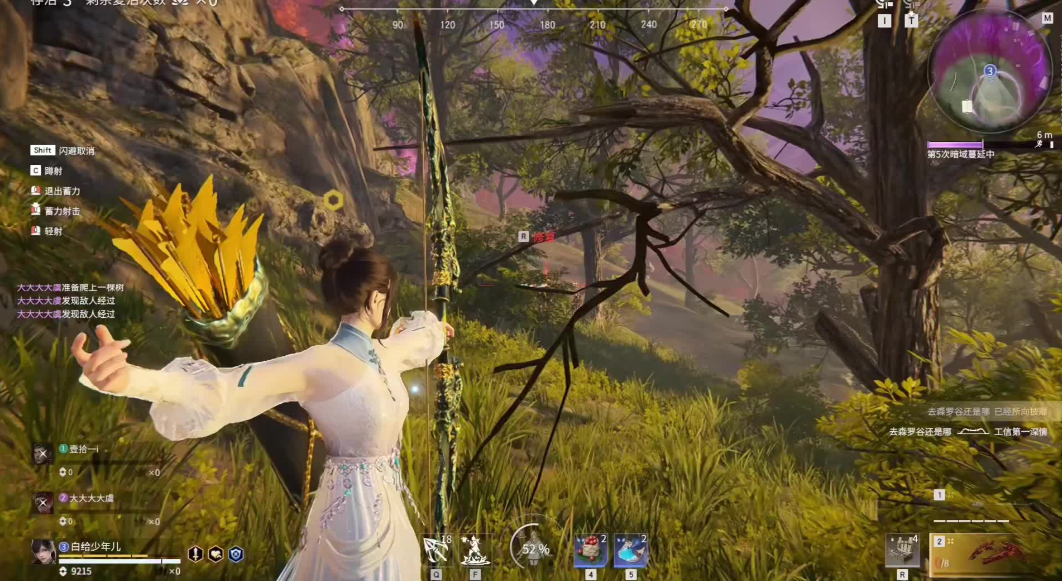Viewport: 1062px width, 581px height.
Task: Click the heart soul jade icon
Action: pos(215,554)
